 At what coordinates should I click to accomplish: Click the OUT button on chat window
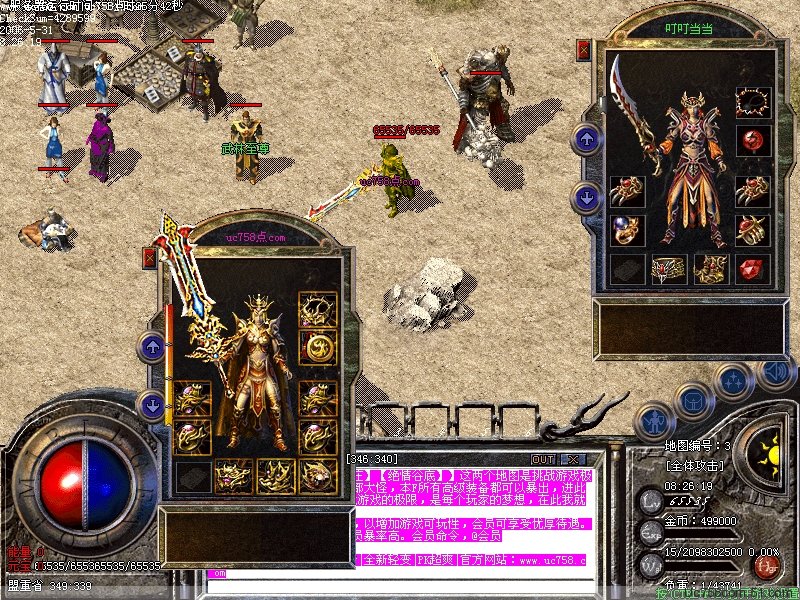click(543, 459)
